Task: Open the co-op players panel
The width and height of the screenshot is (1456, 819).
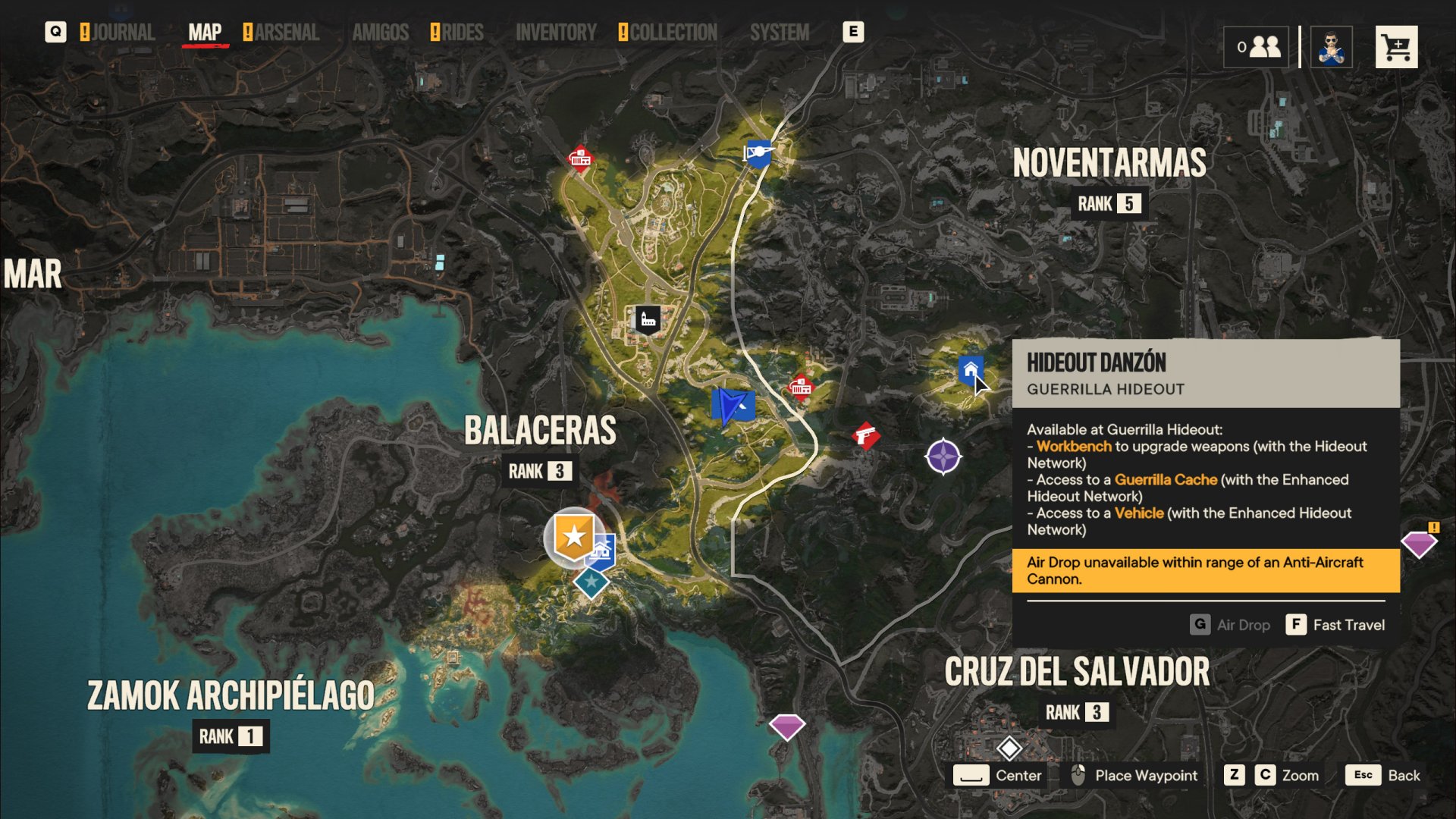Action: (1256, 48)
